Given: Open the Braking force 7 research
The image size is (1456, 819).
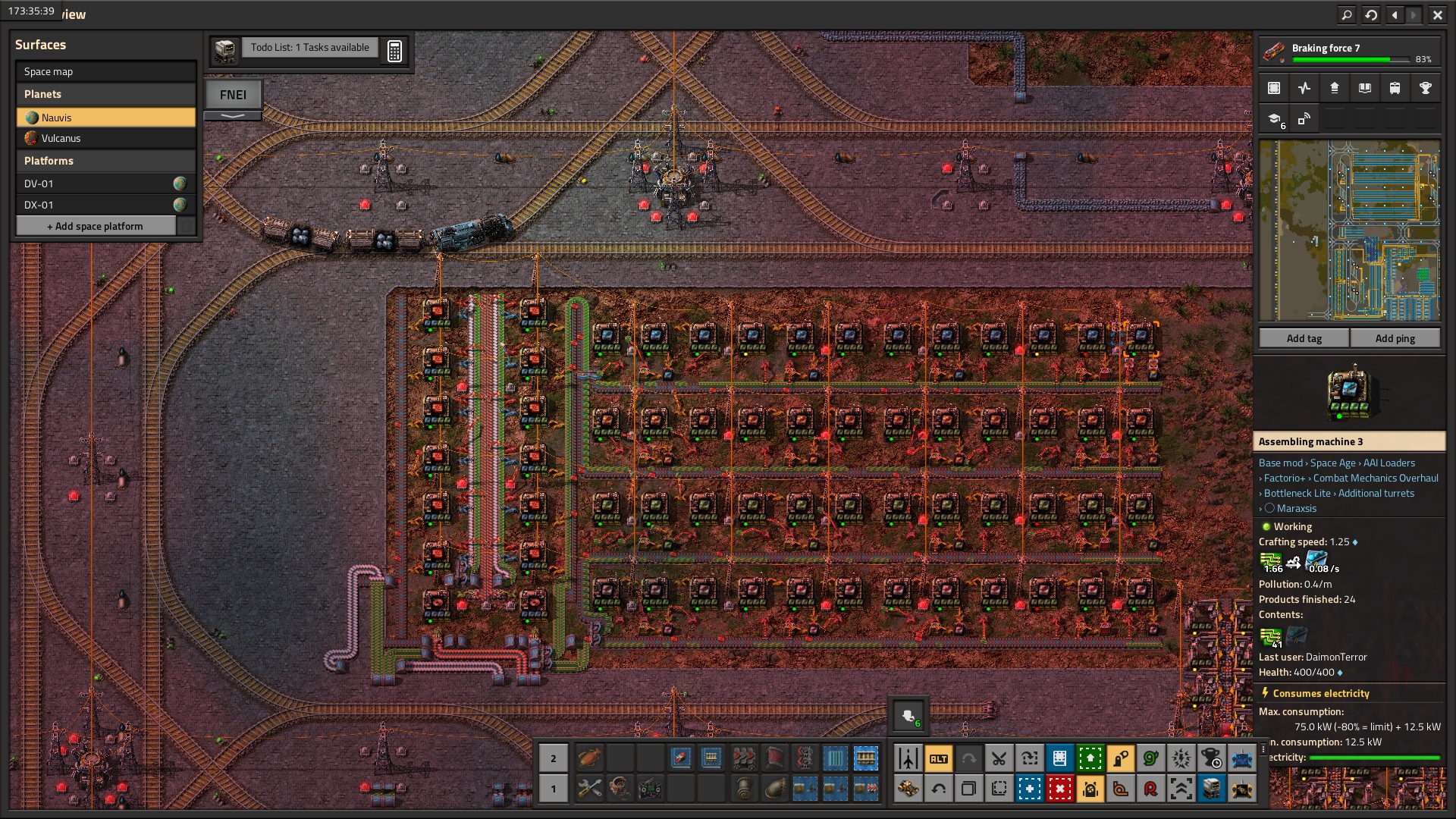Looking at the screenshot, I should pos(1350,52).
